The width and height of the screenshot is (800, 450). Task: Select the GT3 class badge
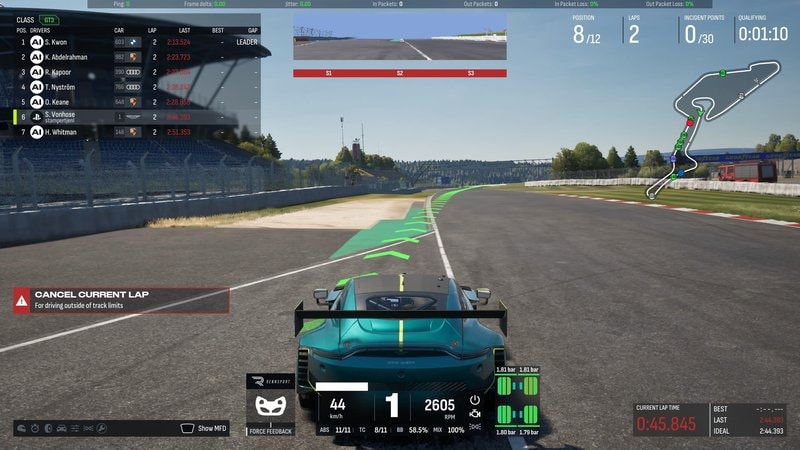point(48,19)
